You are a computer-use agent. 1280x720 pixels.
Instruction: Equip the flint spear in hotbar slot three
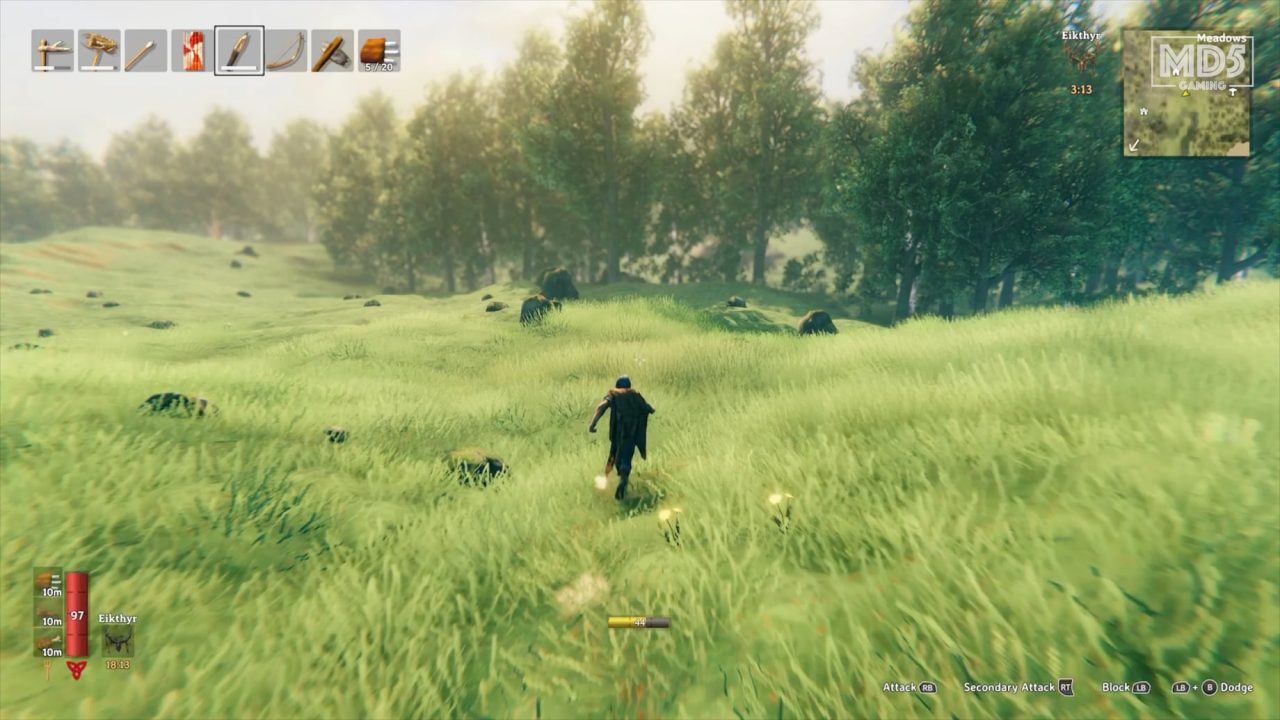pyautogui.click(x=144, y=49)
